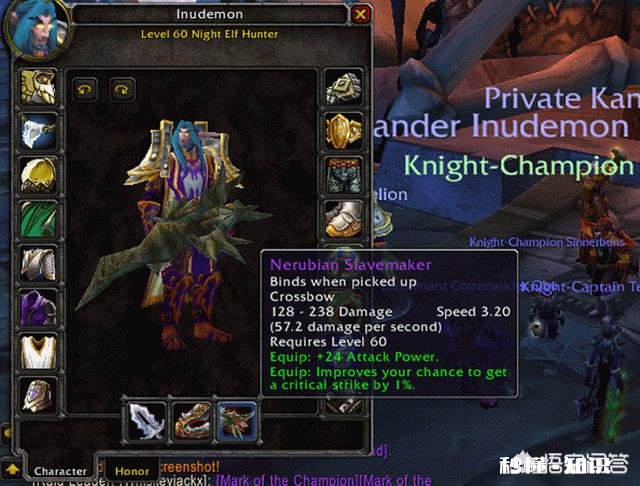Open the Honor tab
Image resolution: width=640 pixels, height=486 pixels.
tap(131, 470)
